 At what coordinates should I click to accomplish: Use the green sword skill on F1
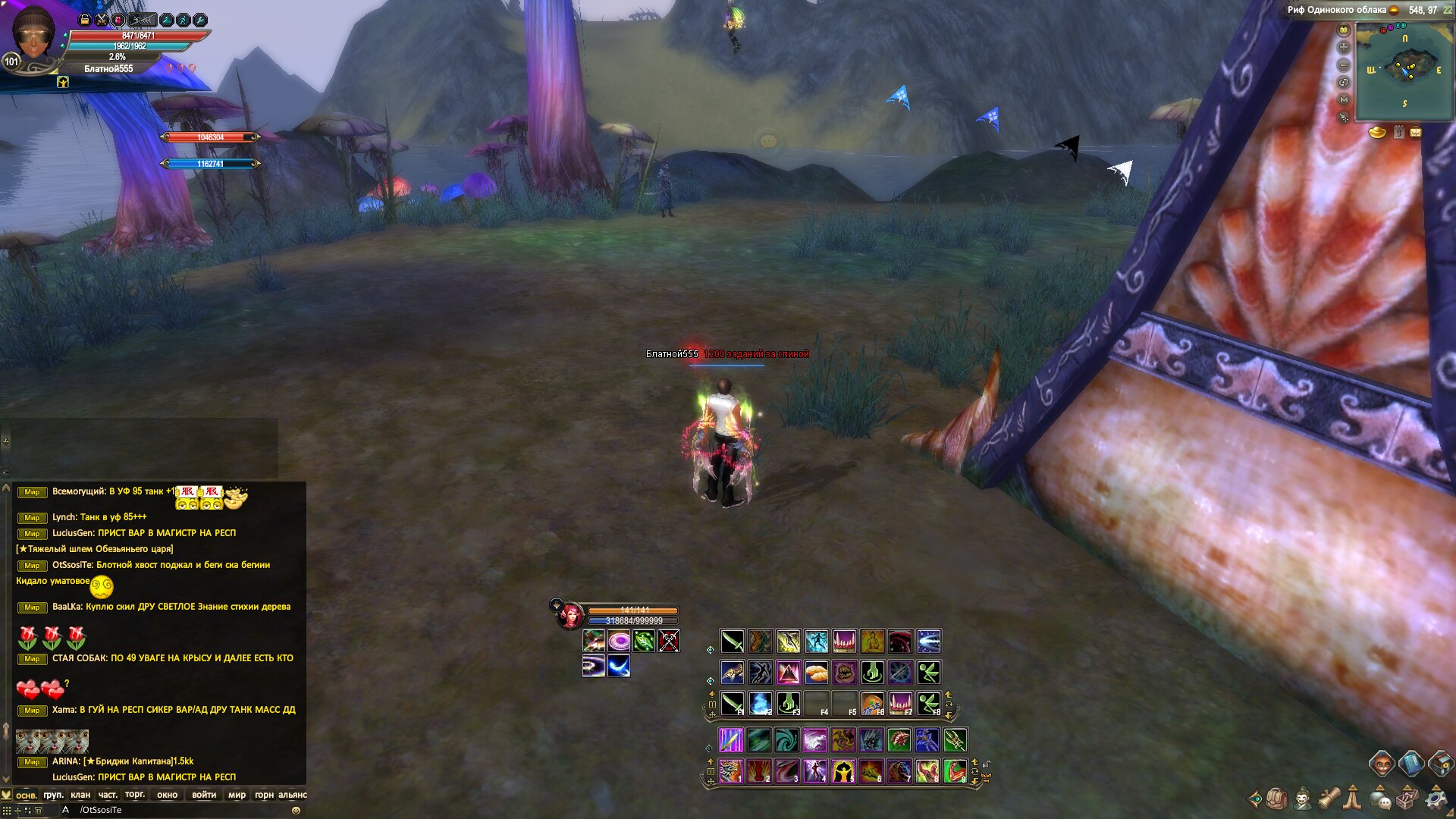[732, 703]
